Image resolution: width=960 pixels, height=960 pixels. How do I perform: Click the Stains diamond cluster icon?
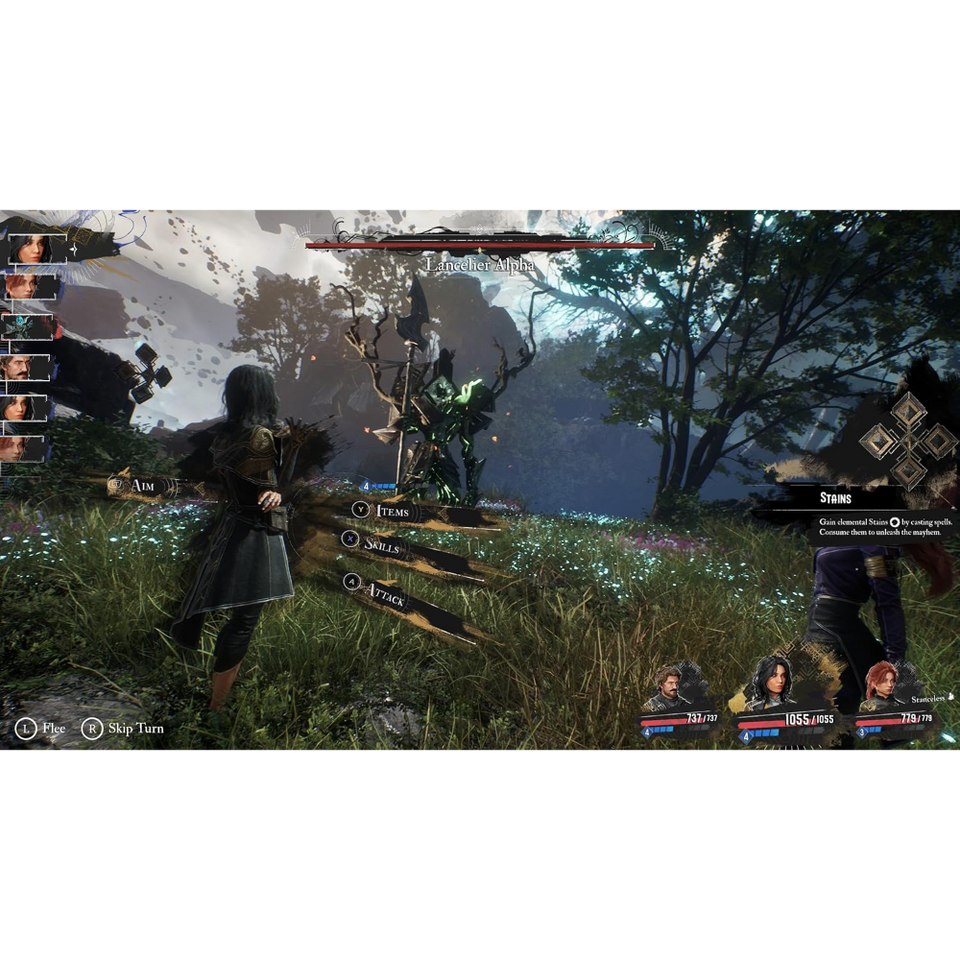coord(908,440)
